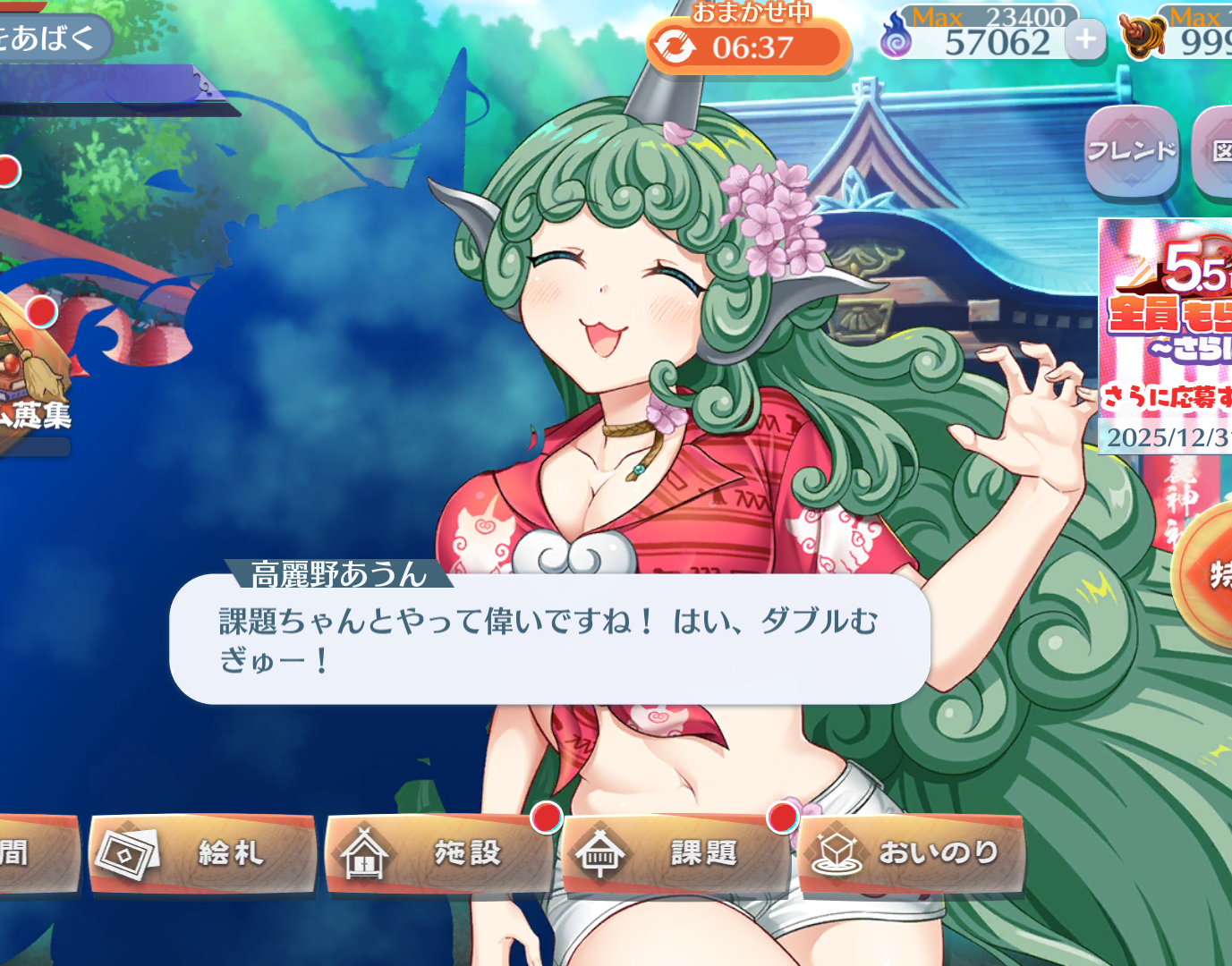Open the 絵札 card menu
1232x966 pixels.
203,853
